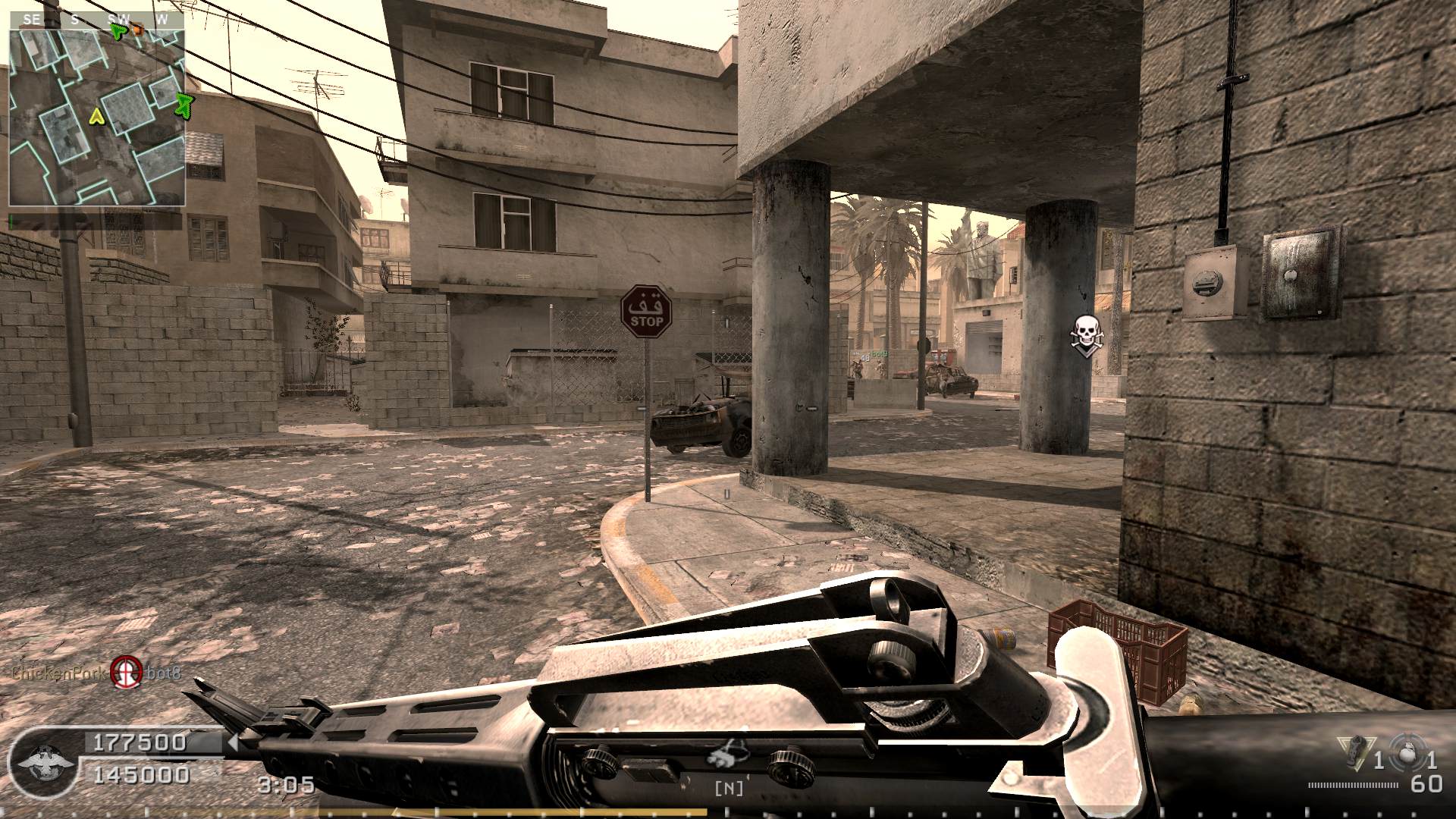Click the red headshot icon in killfeed
The width and height of the screenshot is (1456, 819).
(x=126, y=672)
